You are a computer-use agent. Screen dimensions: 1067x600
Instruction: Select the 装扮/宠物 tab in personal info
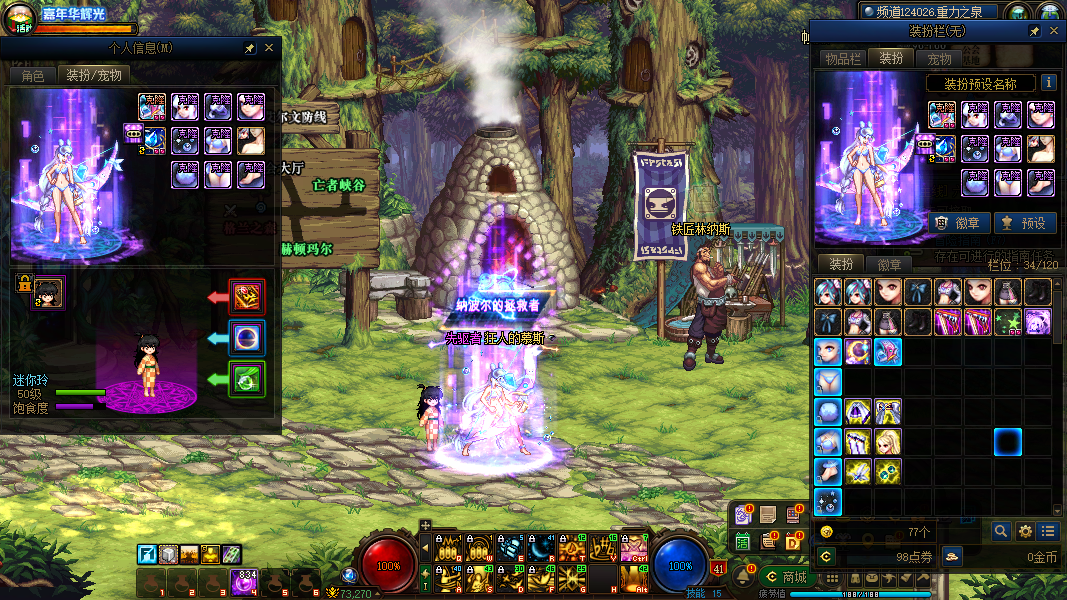[93, 75]
